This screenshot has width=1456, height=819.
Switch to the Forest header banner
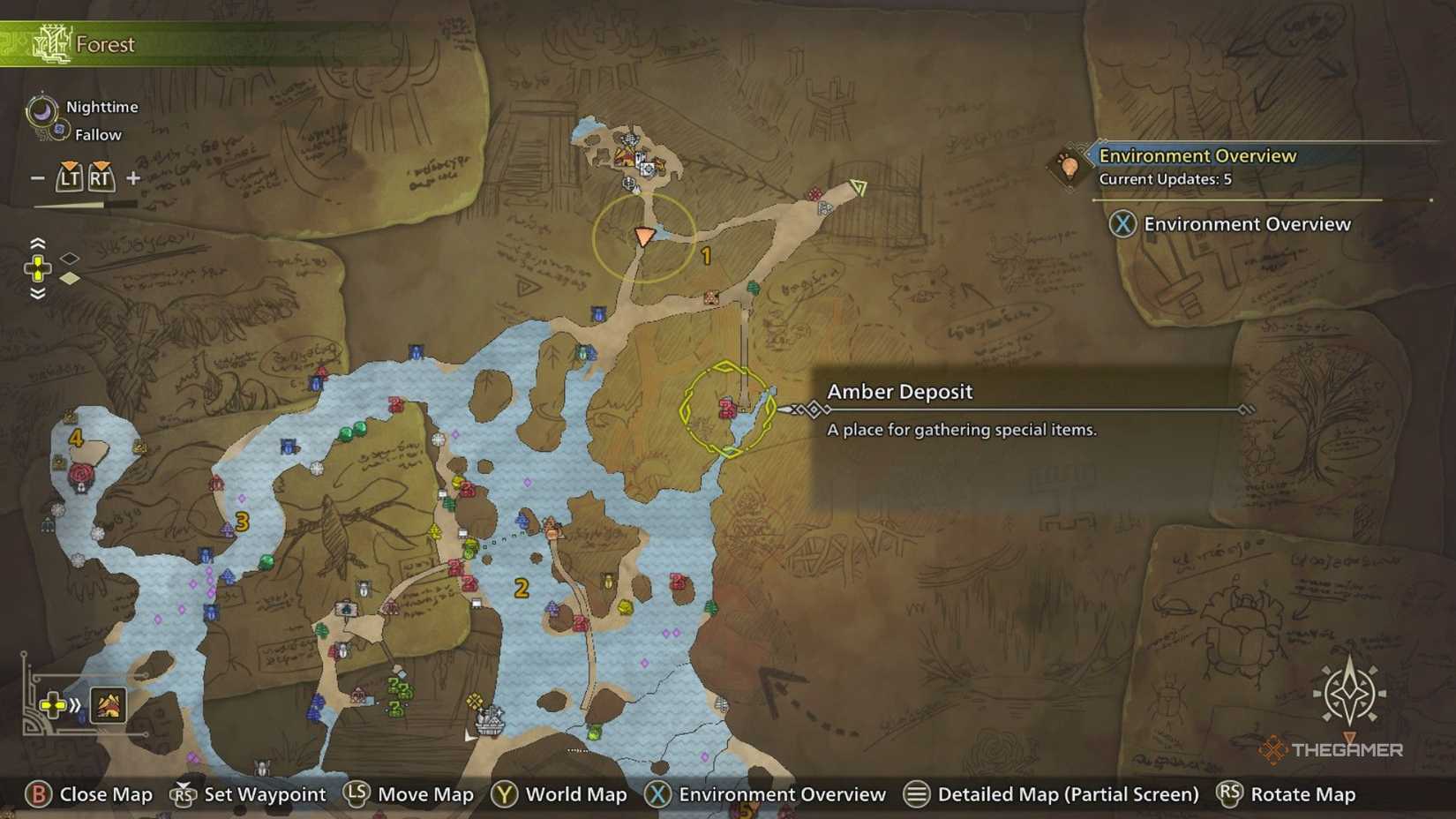coord(106,43)
